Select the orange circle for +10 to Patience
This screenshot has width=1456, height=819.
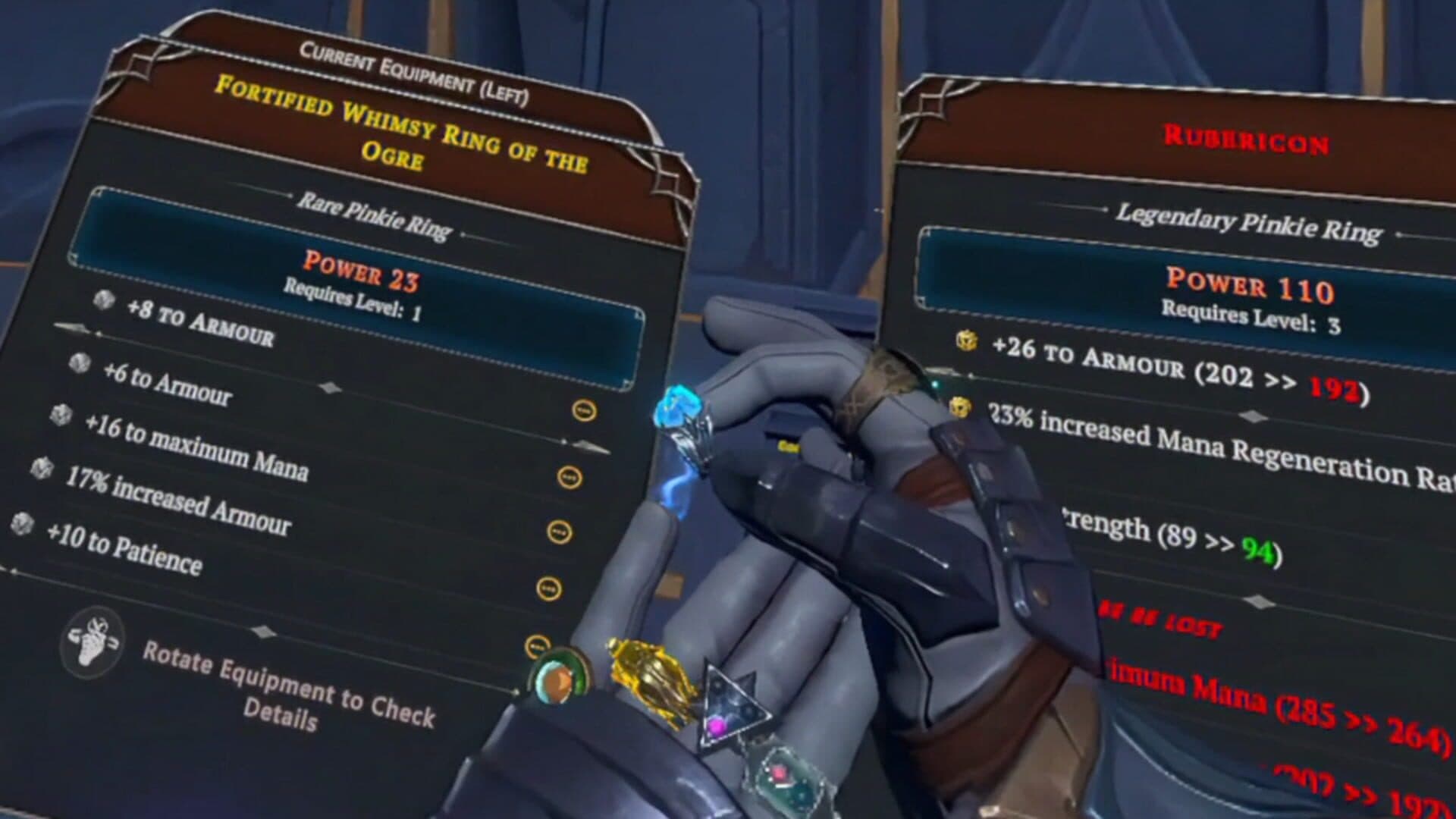(x=536, y=647)
